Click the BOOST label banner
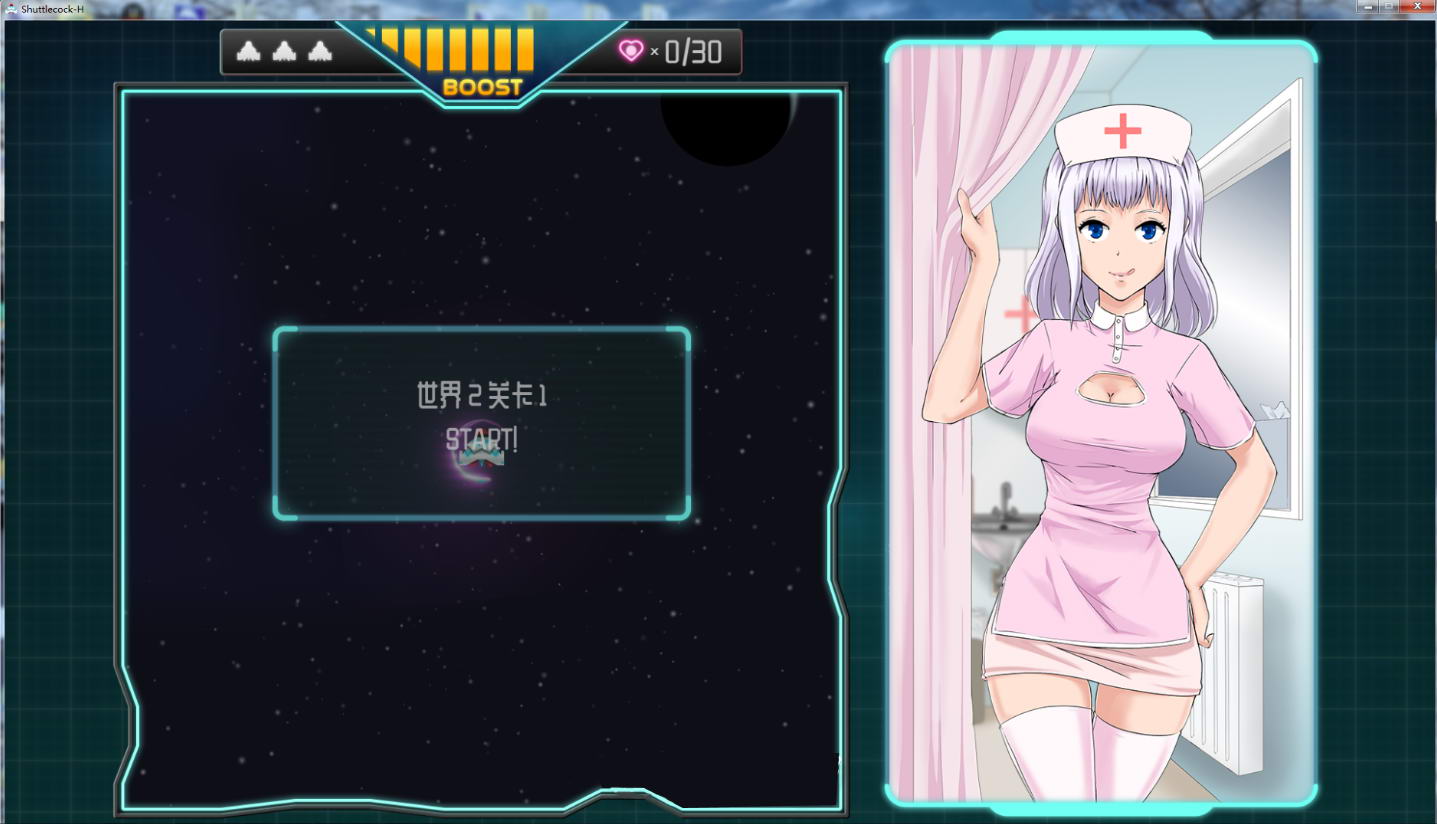 coord(481,87)
